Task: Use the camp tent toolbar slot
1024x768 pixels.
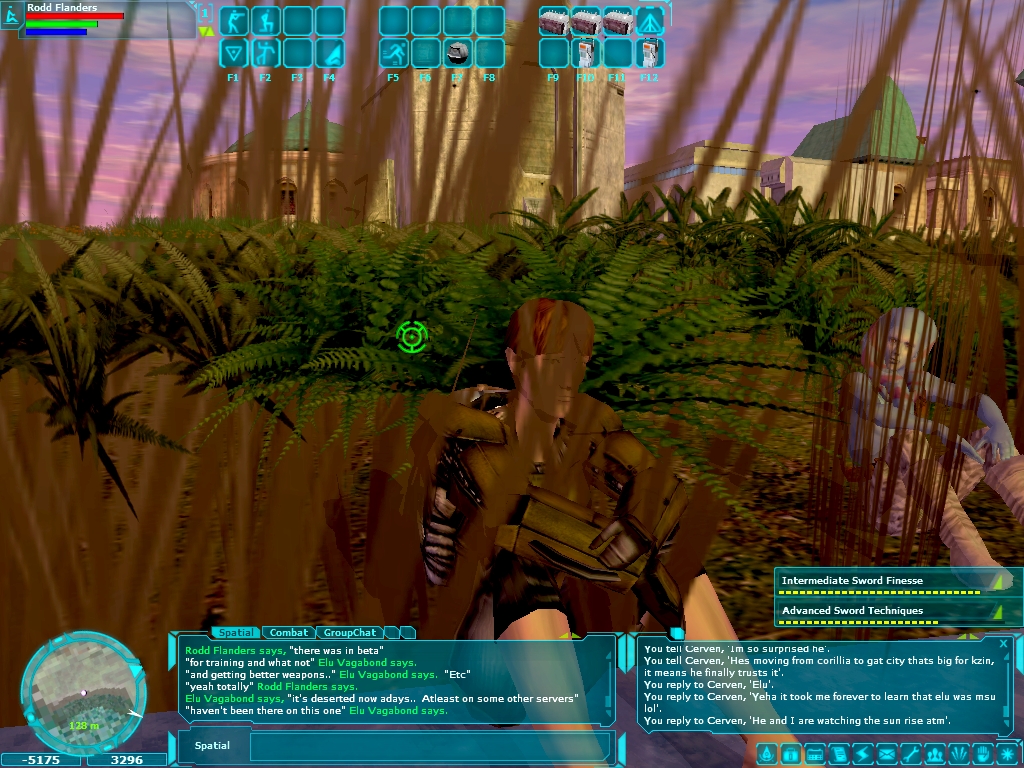Action: click(650, 21)
